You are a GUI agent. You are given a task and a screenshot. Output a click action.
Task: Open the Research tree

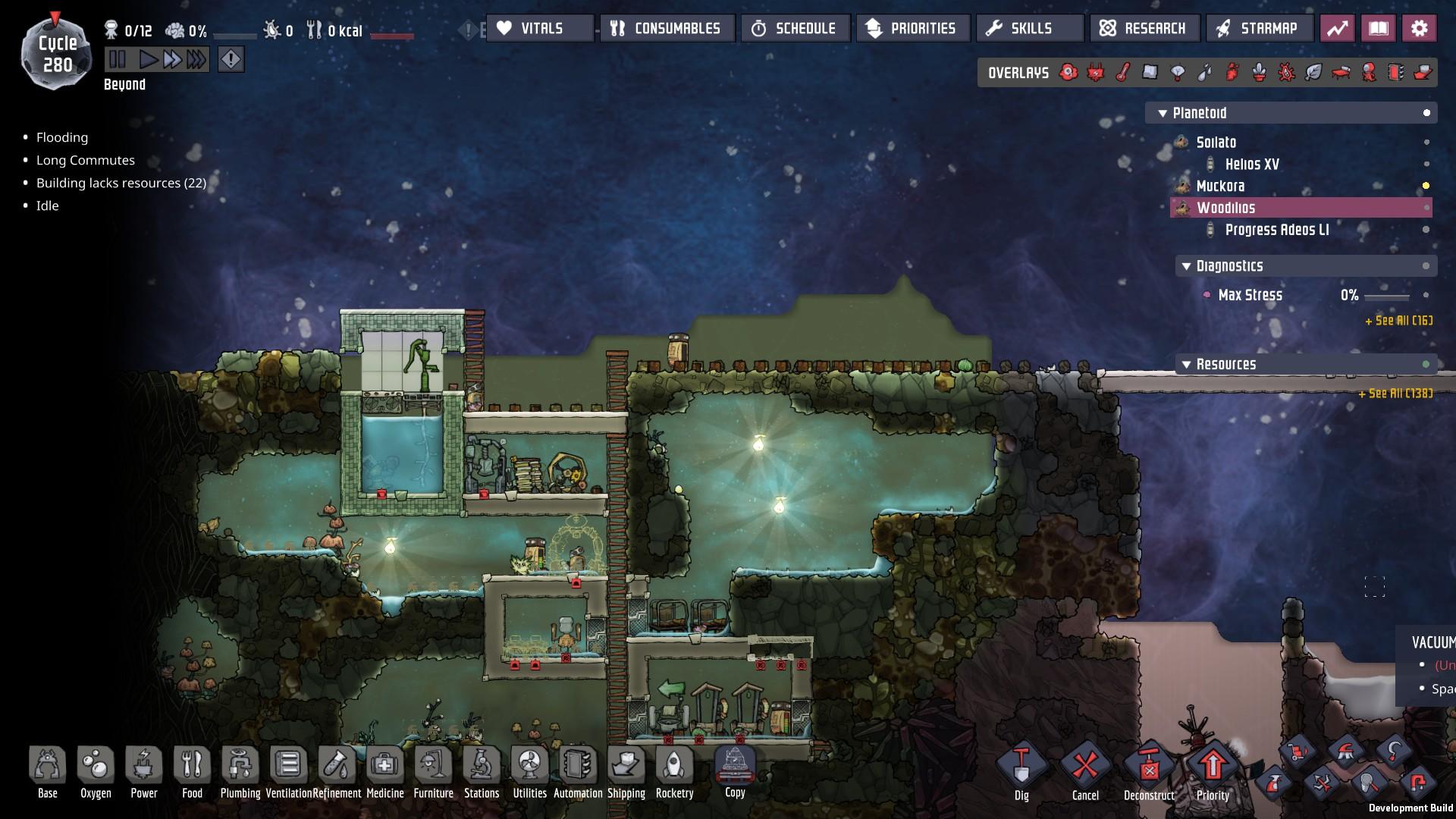click(1144, 29)
